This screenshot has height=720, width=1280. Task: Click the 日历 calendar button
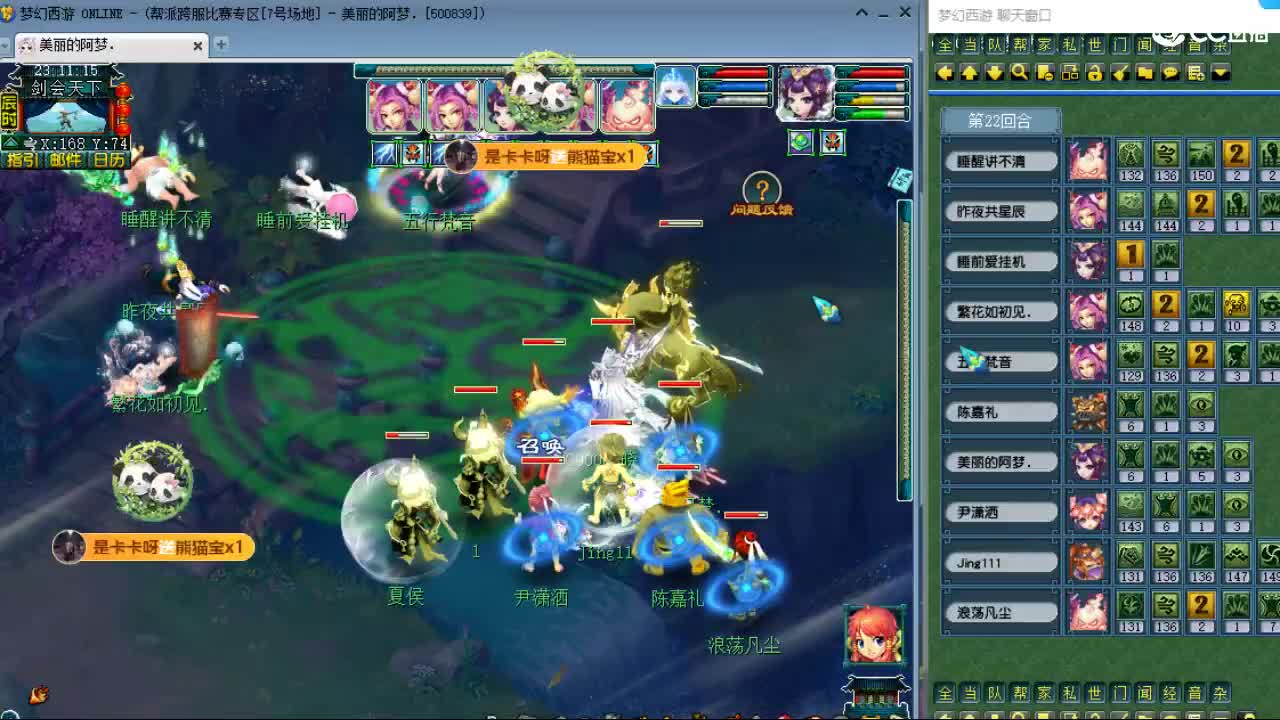pyautogui.click(x=110, y=159)
